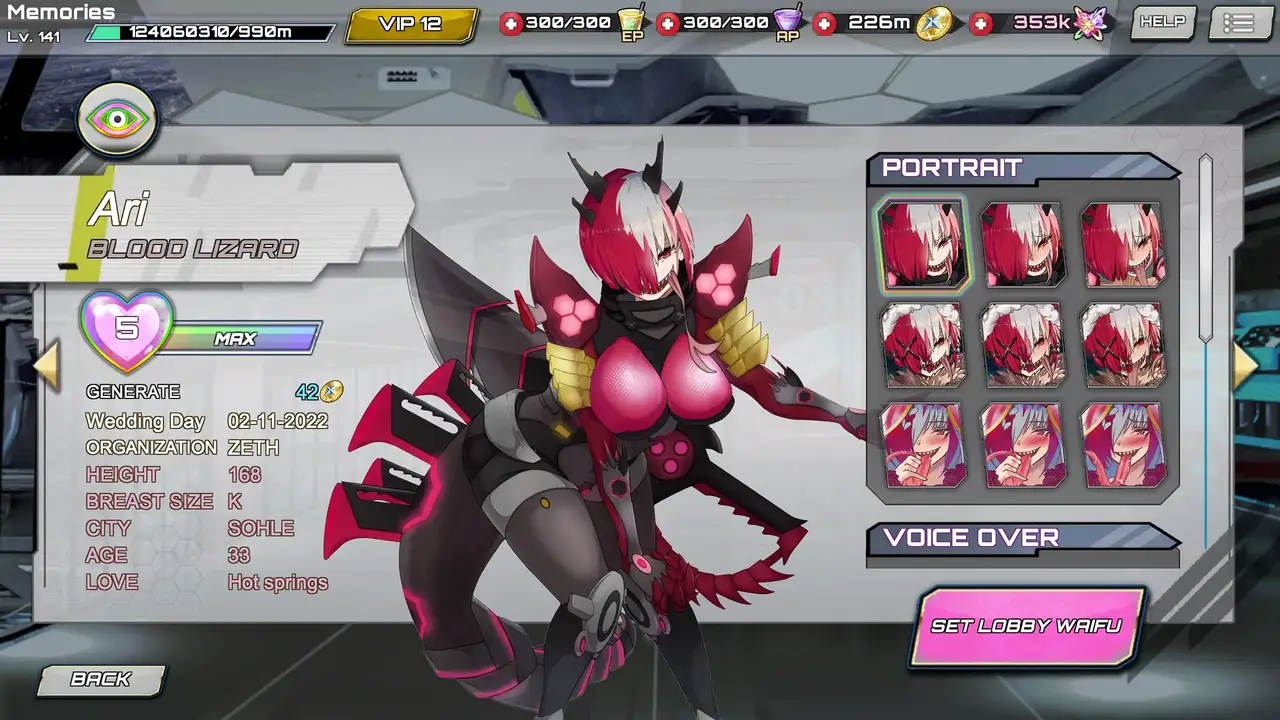Go back using the BACK button
This screenshot has width=1280, height=720.
click(101, 679)
